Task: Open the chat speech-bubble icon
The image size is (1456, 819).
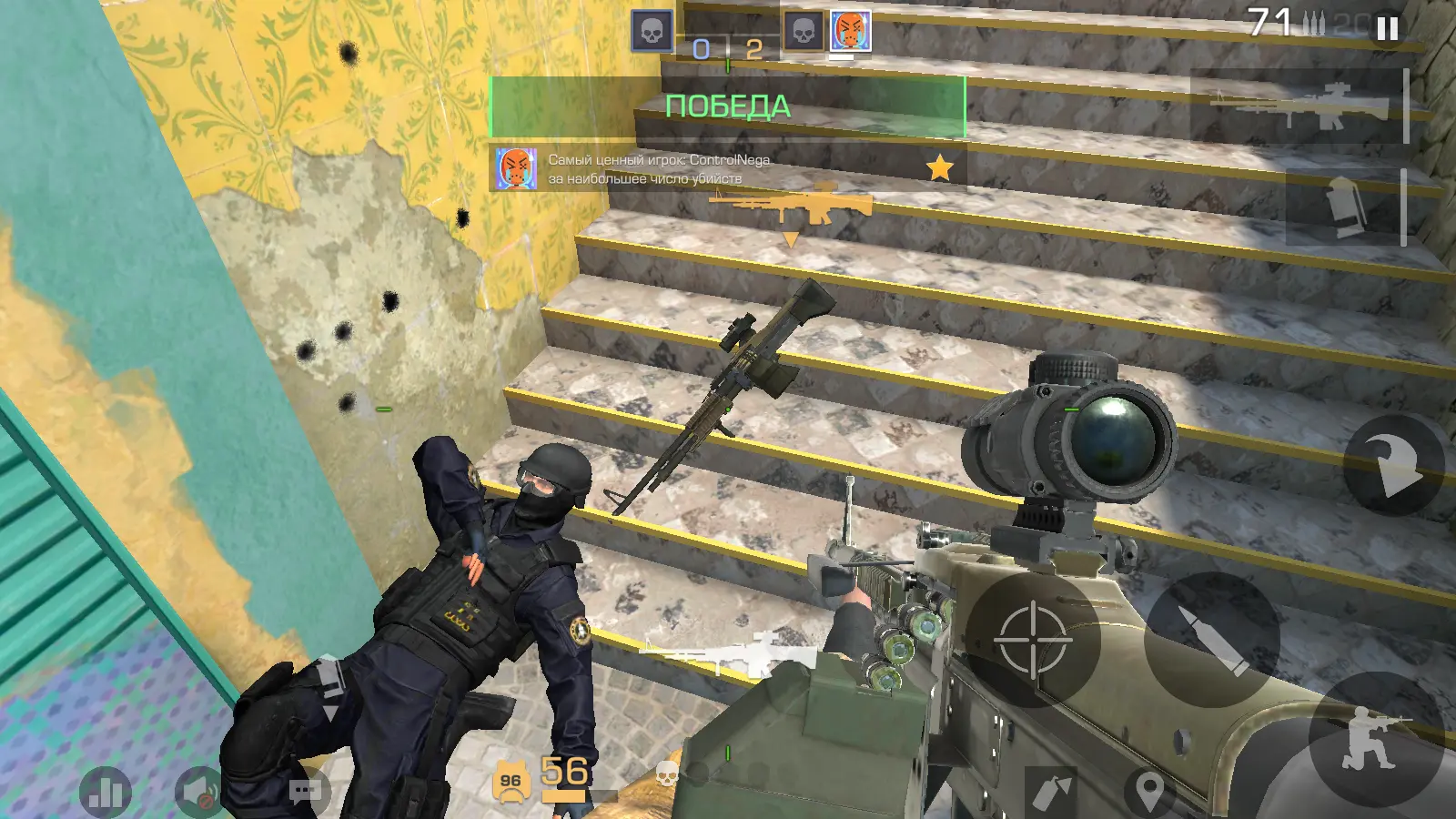Action: [307, 791]
